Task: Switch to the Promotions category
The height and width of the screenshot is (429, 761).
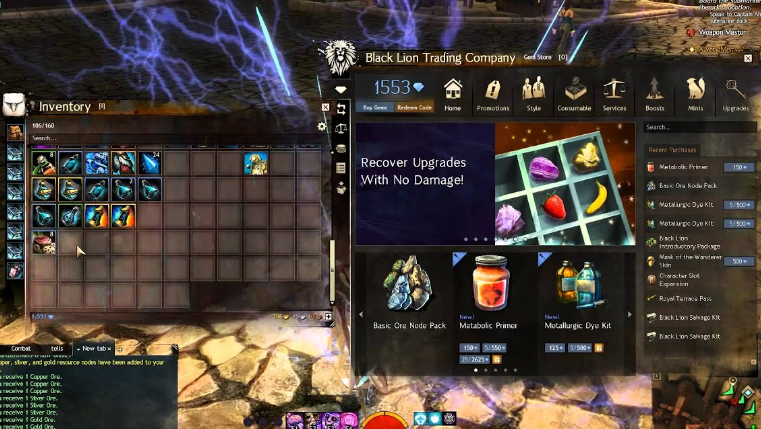Action: tap(492, 94)
